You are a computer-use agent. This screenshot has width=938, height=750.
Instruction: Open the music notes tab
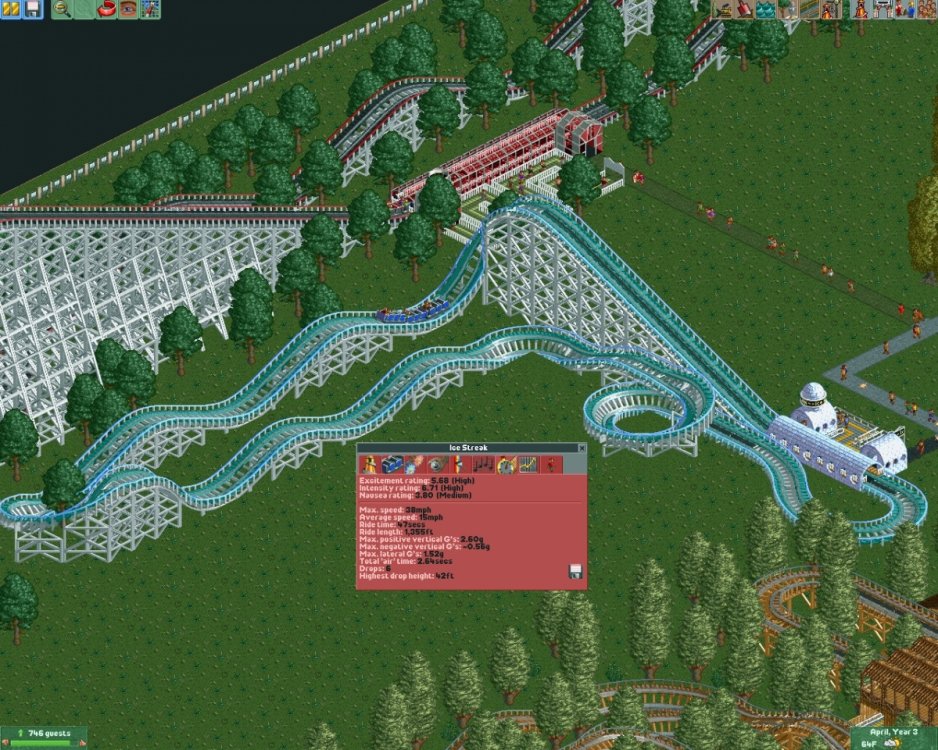(x=484, y=464)
